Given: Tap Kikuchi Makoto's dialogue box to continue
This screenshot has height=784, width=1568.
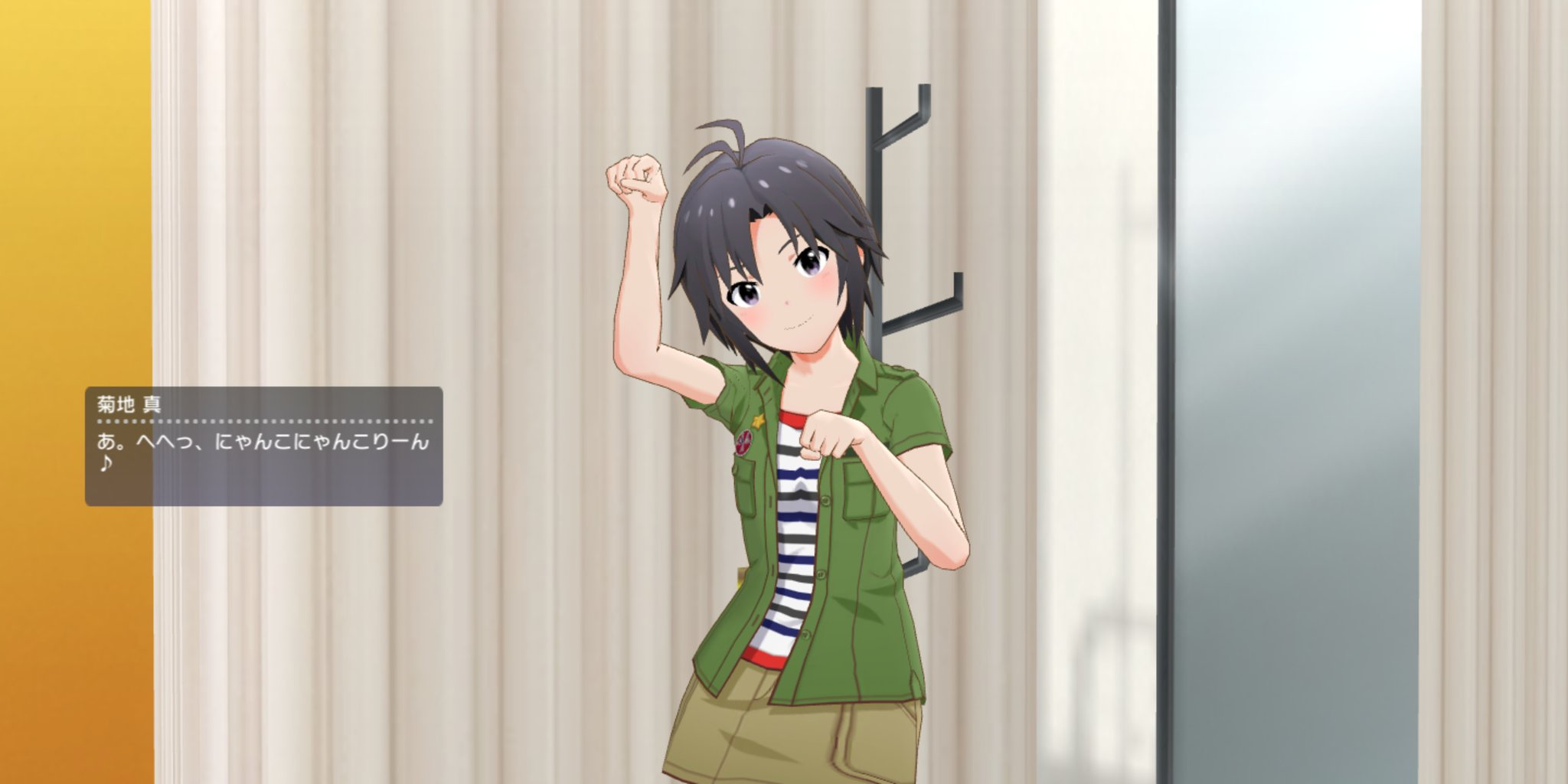Looking at the screenshot, I should (x=263, y=446).
